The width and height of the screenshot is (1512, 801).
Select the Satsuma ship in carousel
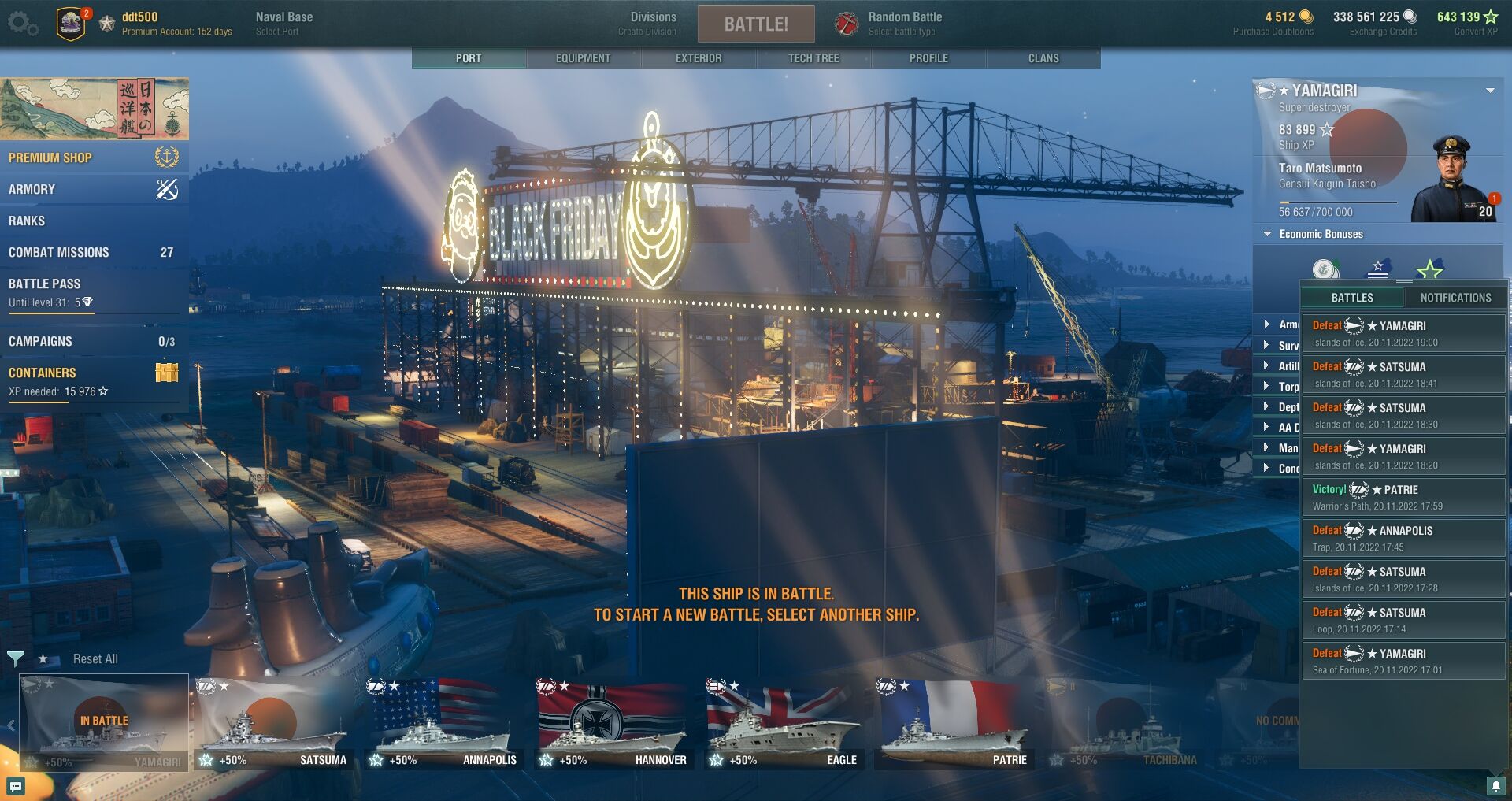tap(275, 725)
